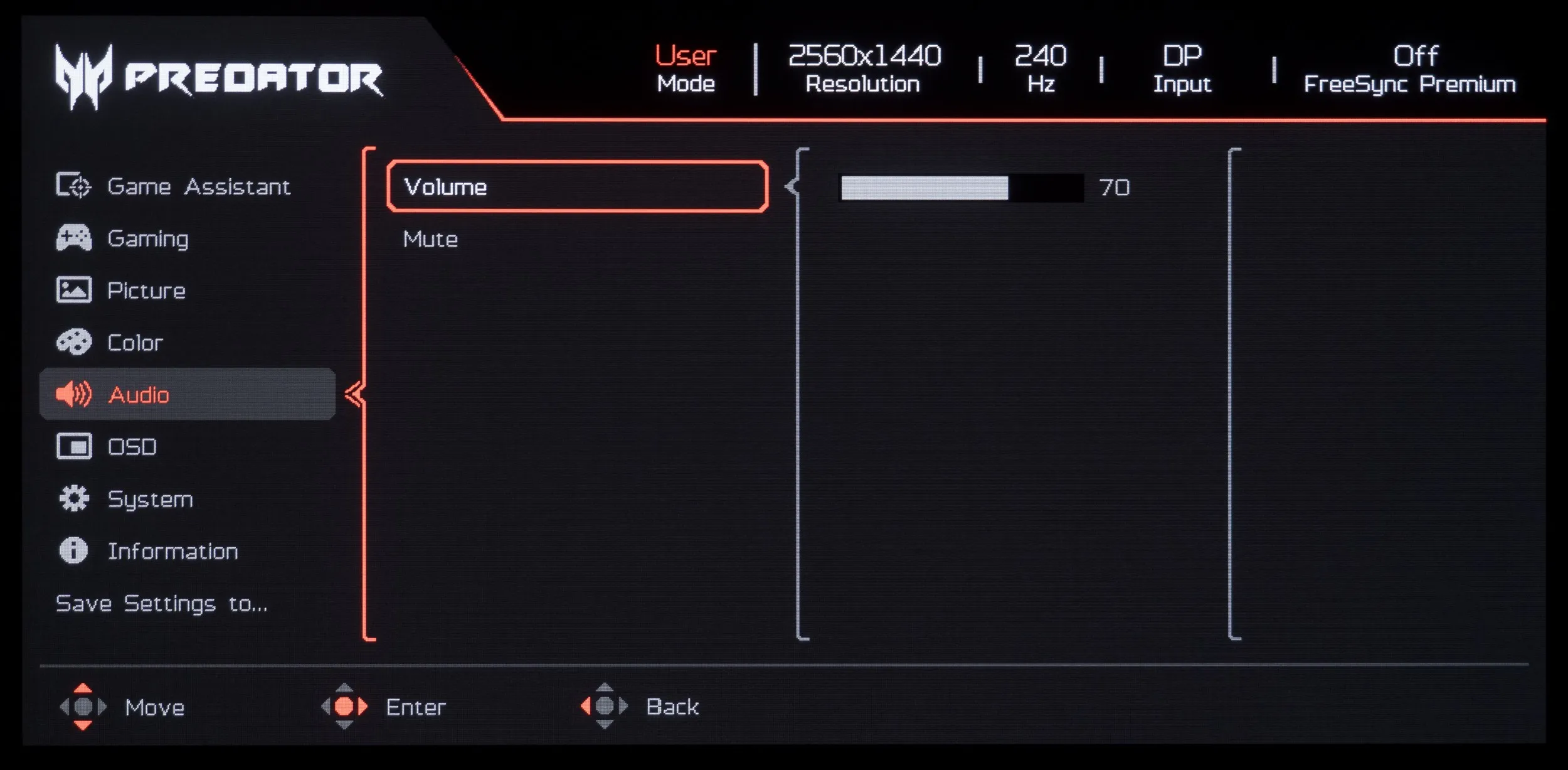This screenshot has height=770, width=1568.
Task: Click Save Settings to... option
Action: [161, 603]
